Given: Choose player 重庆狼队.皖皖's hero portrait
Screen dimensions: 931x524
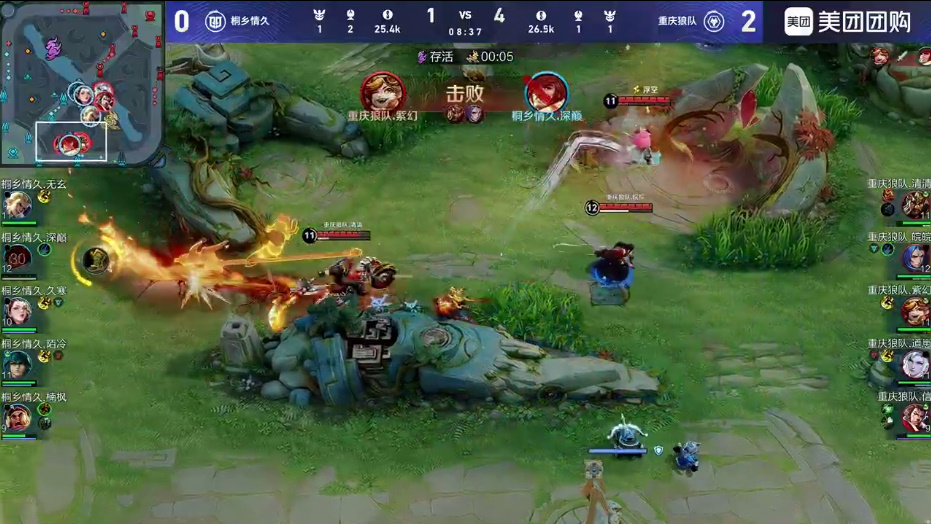Looking at the screenshot, I should click(x=914, y=259).
